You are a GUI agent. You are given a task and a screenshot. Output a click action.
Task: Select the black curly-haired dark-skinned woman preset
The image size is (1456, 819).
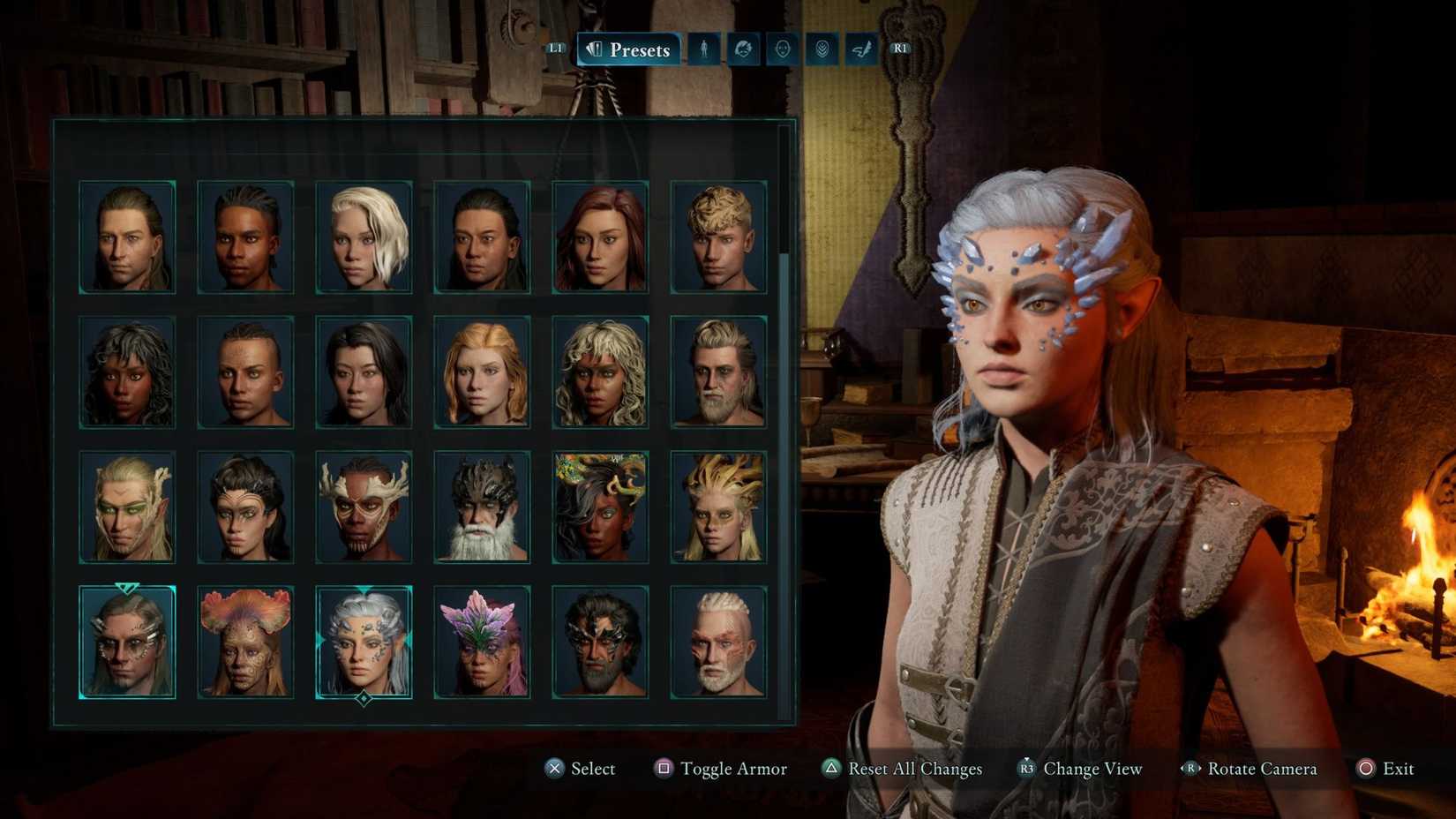(x=127, y=372)
